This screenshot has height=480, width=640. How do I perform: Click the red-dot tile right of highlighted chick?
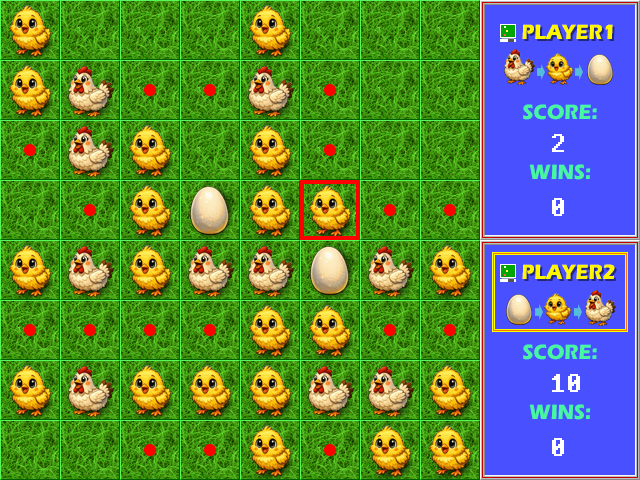(x=389, y=210)
